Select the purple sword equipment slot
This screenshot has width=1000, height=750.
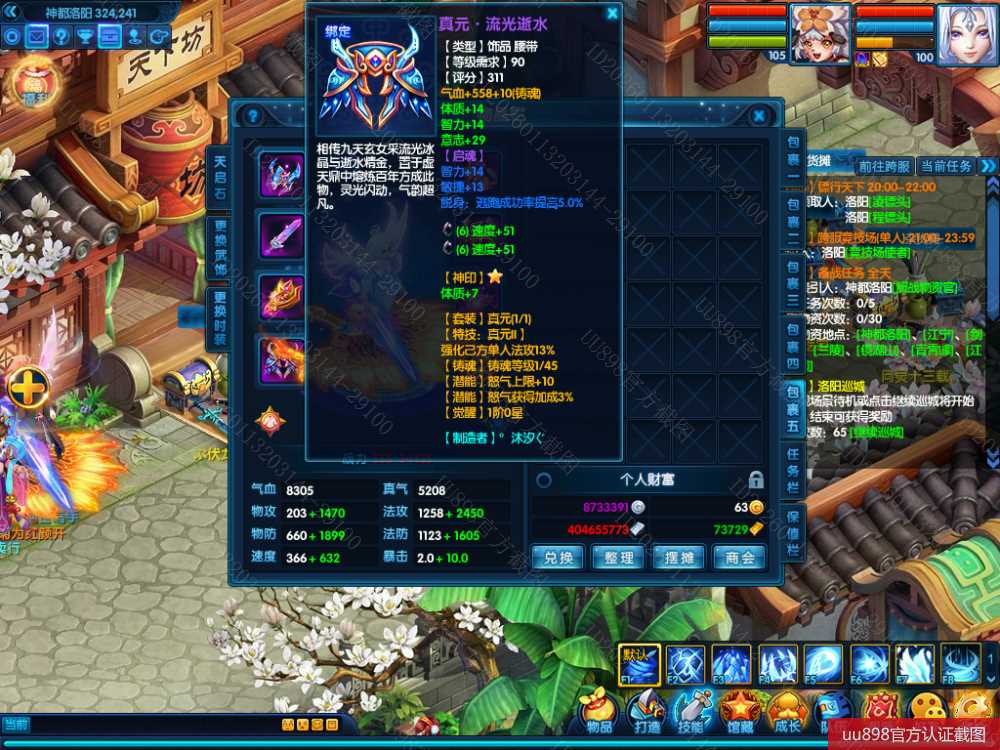281,236
